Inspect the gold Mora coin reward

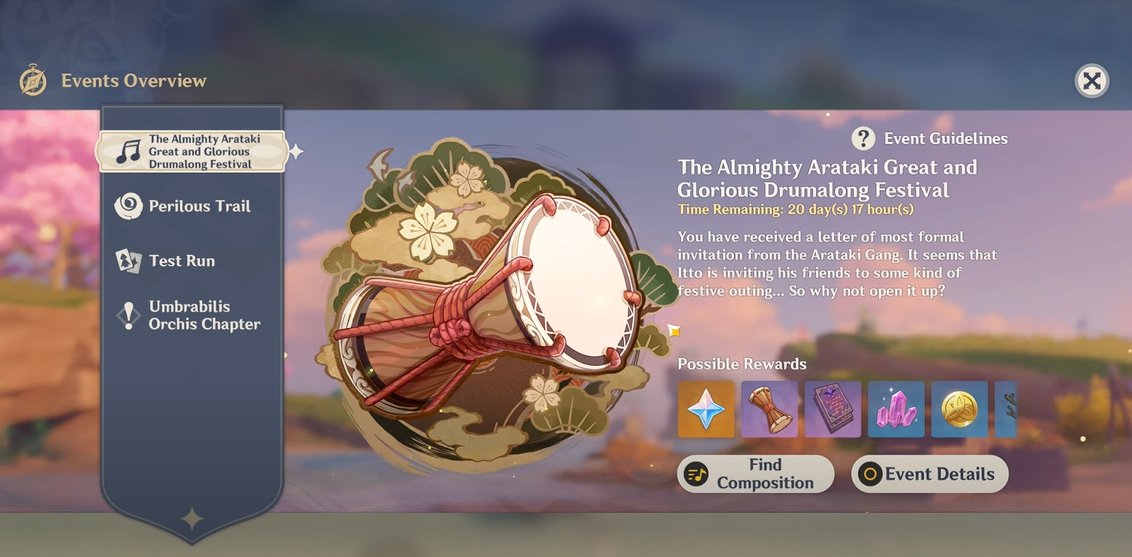tap(959, 409)
